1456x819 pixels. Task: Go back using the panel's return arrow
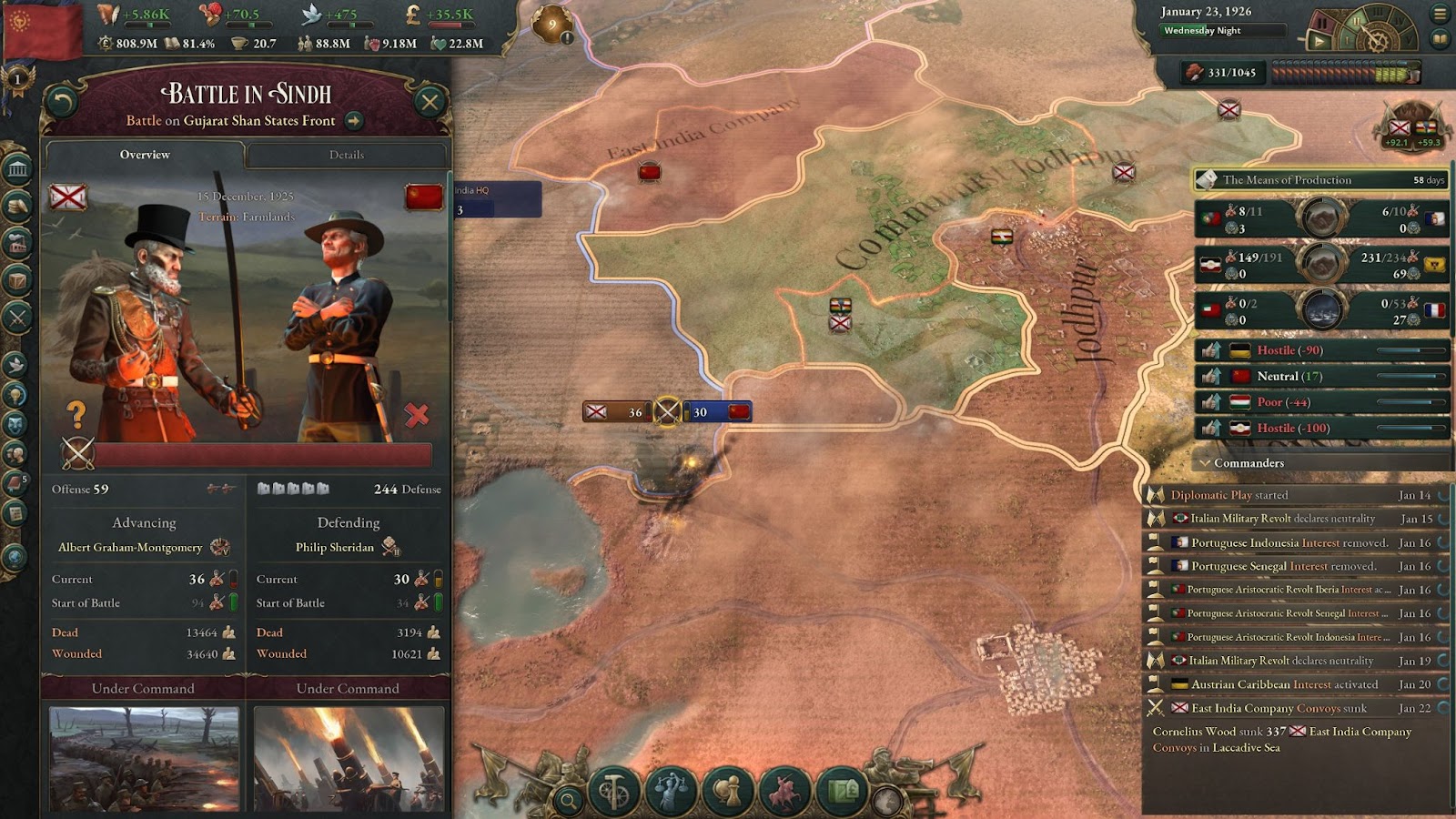tap(62, 101)
